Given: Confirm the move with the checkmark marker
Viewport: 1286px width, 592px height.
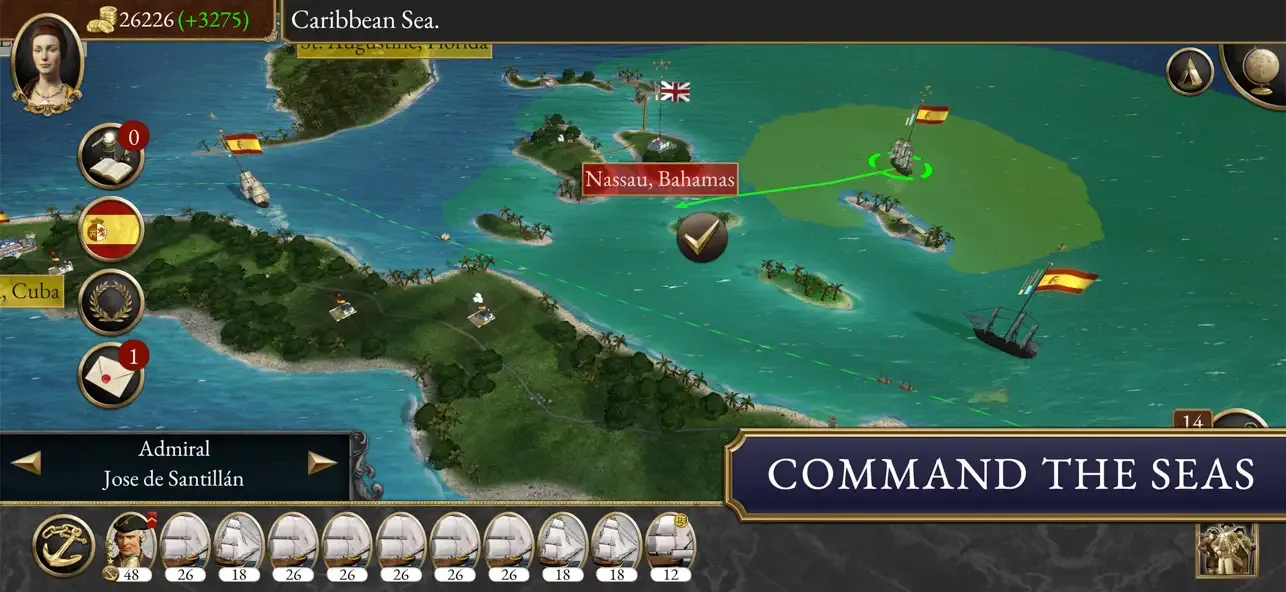Looking at the screenshot, I should (702, 238).
